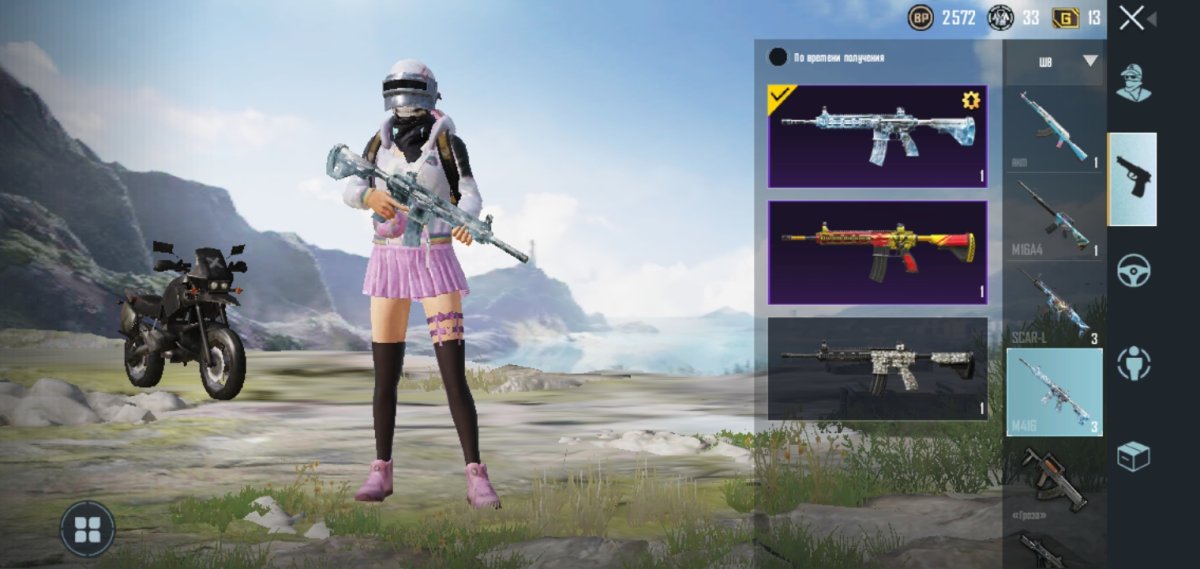Select the glacier M416 skin card
Viewport: 1200px width, 569px height.
pyautogui.click(x=877, y=136)
